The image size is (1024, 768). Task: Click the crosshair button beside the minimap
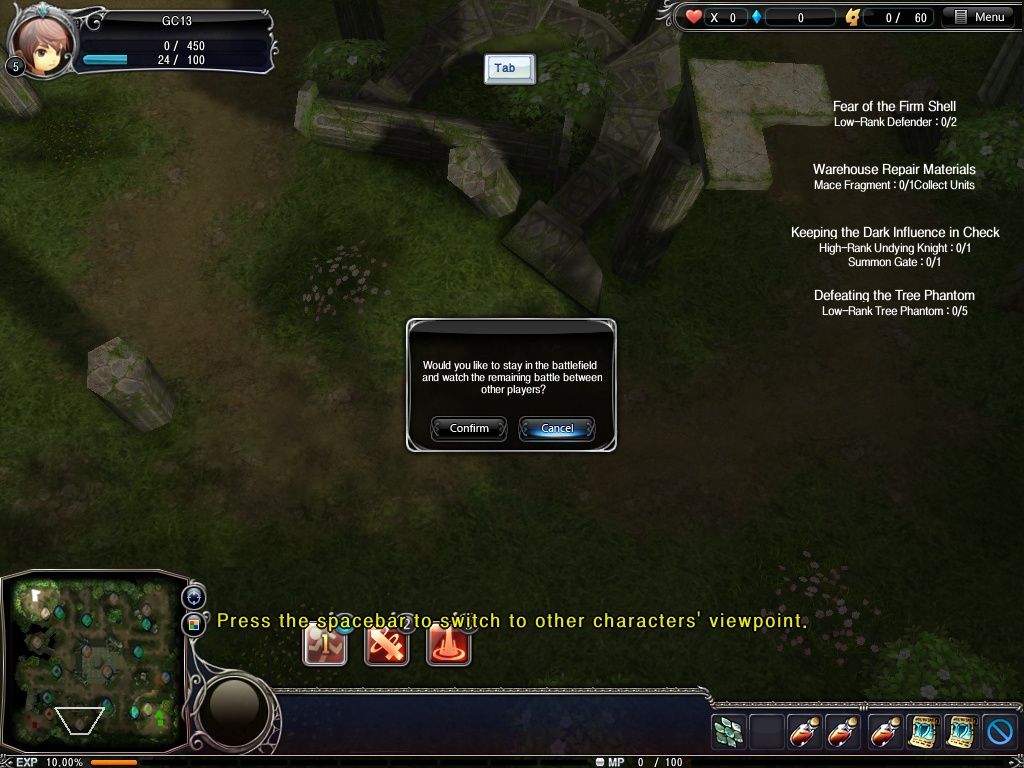193,597
